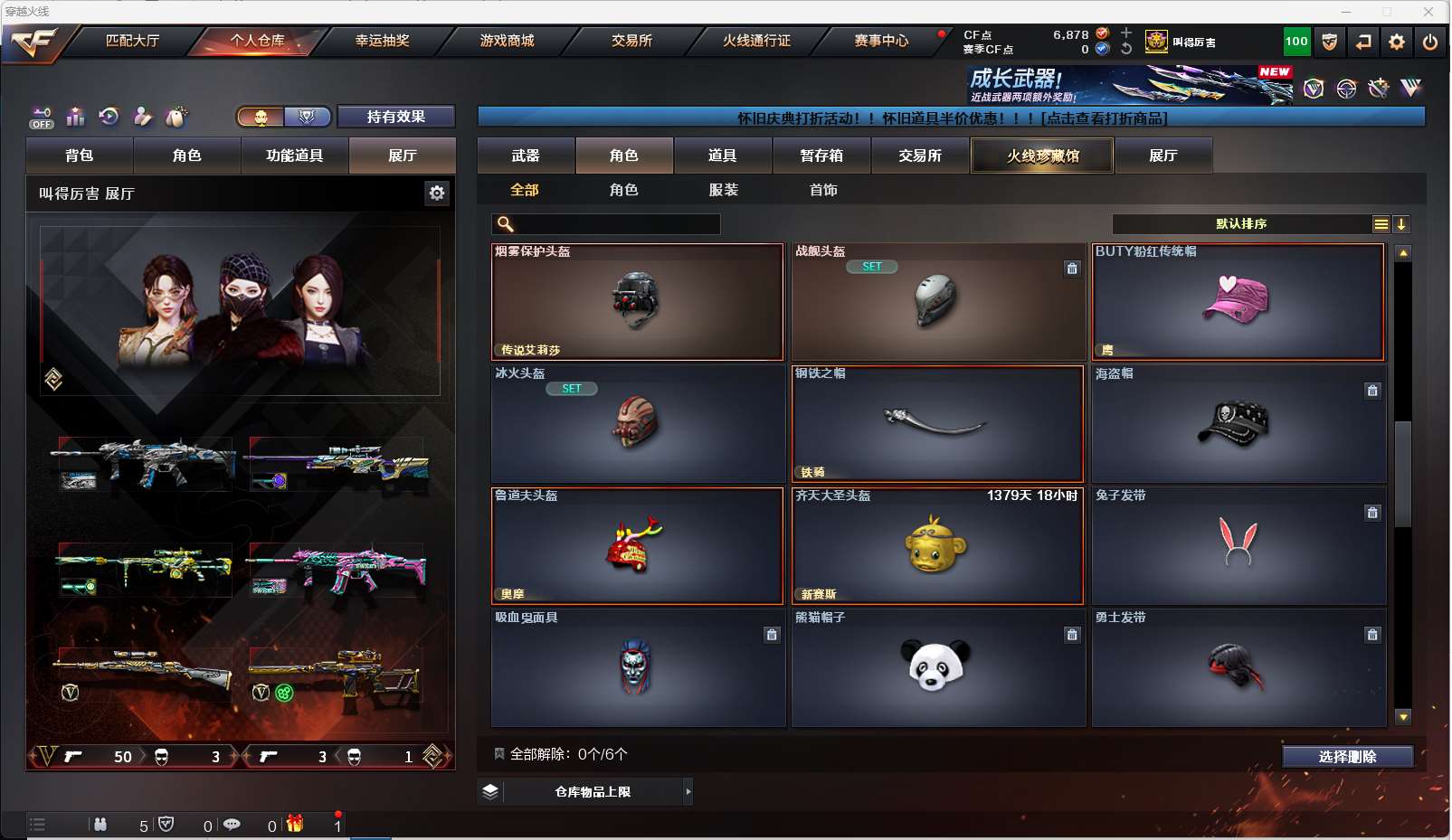1452x840 pixels.
Task: Switch to the 火线珍藏馆 tab
Action: click(1042, 156)
